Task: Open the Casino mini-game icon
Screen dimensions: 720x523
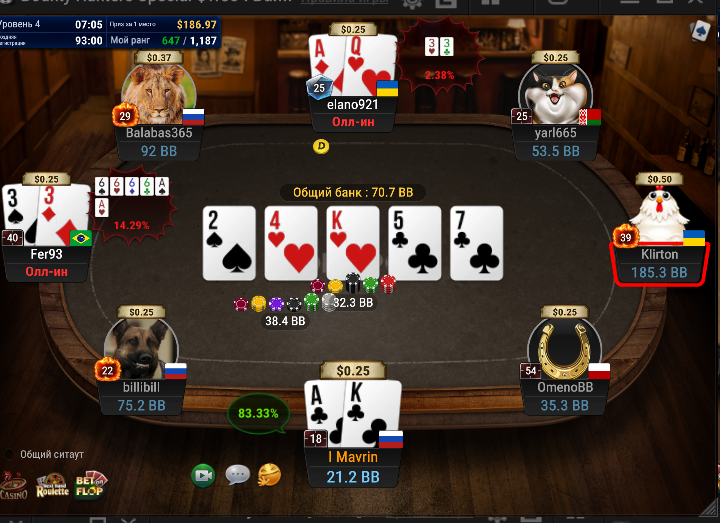Action: point(13,486)
